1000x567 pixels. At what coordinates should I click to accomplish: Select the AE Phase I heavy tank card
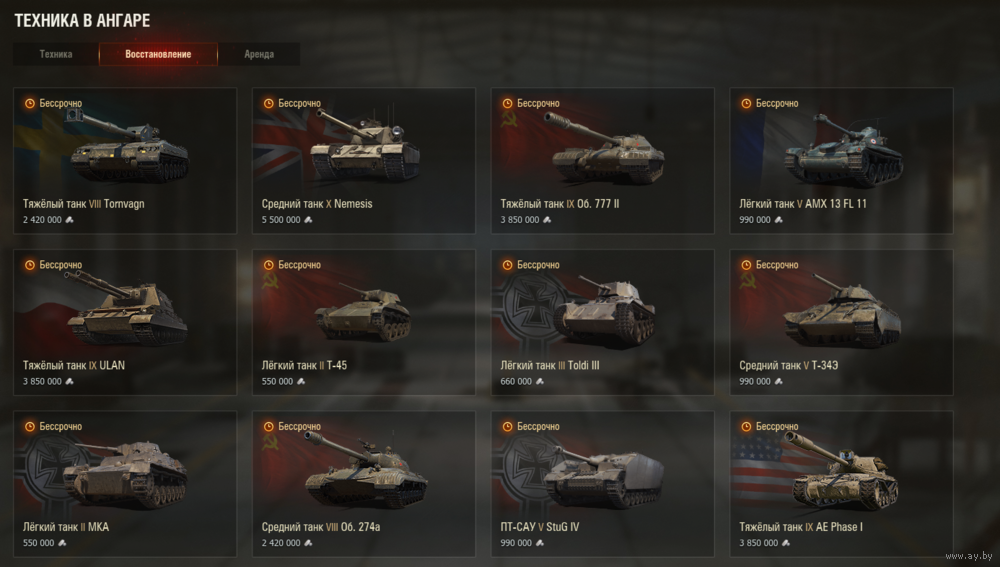pyautogui.click(x=841, y=484)
